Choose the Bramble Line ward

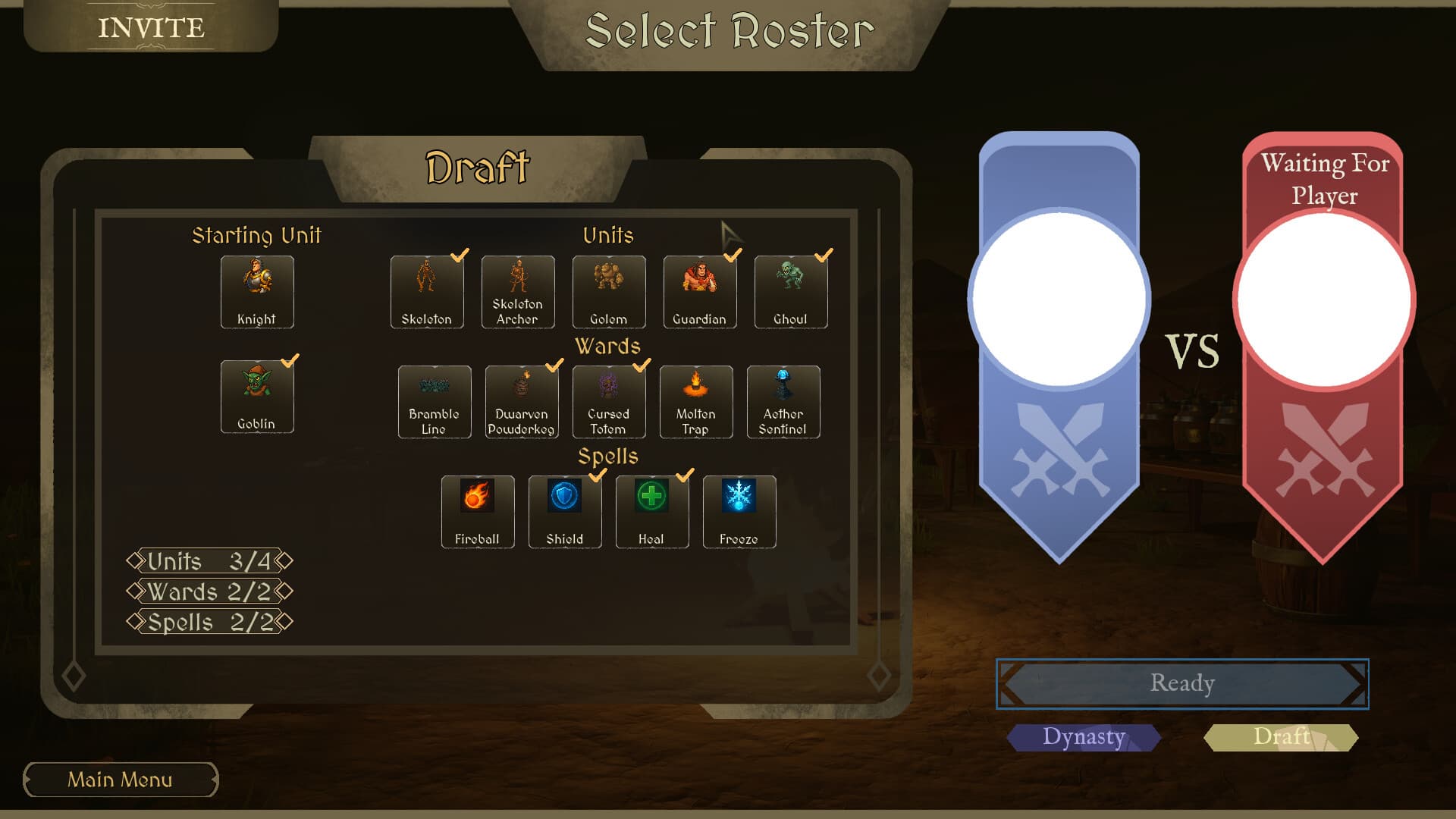tap(434, 402)
